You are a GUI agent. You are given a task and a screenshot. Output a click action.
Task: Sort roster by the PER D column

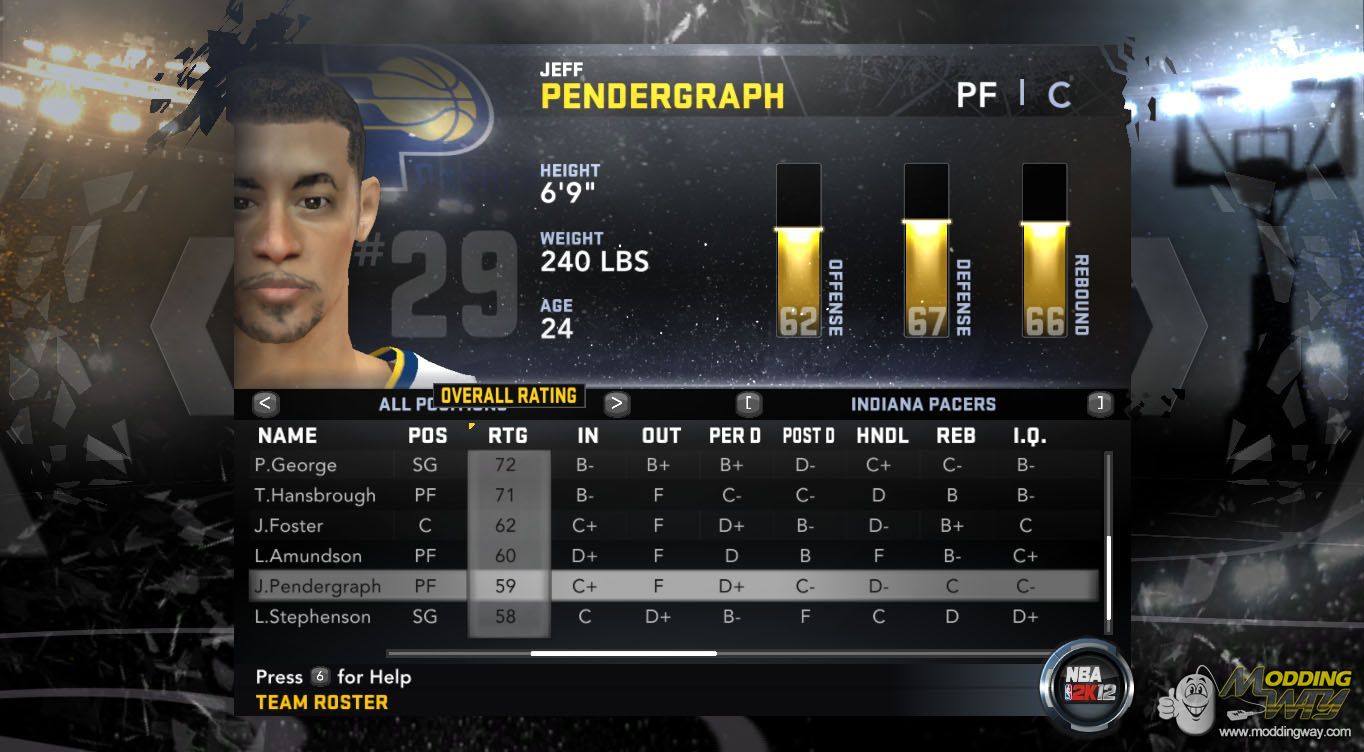point(734,436)
